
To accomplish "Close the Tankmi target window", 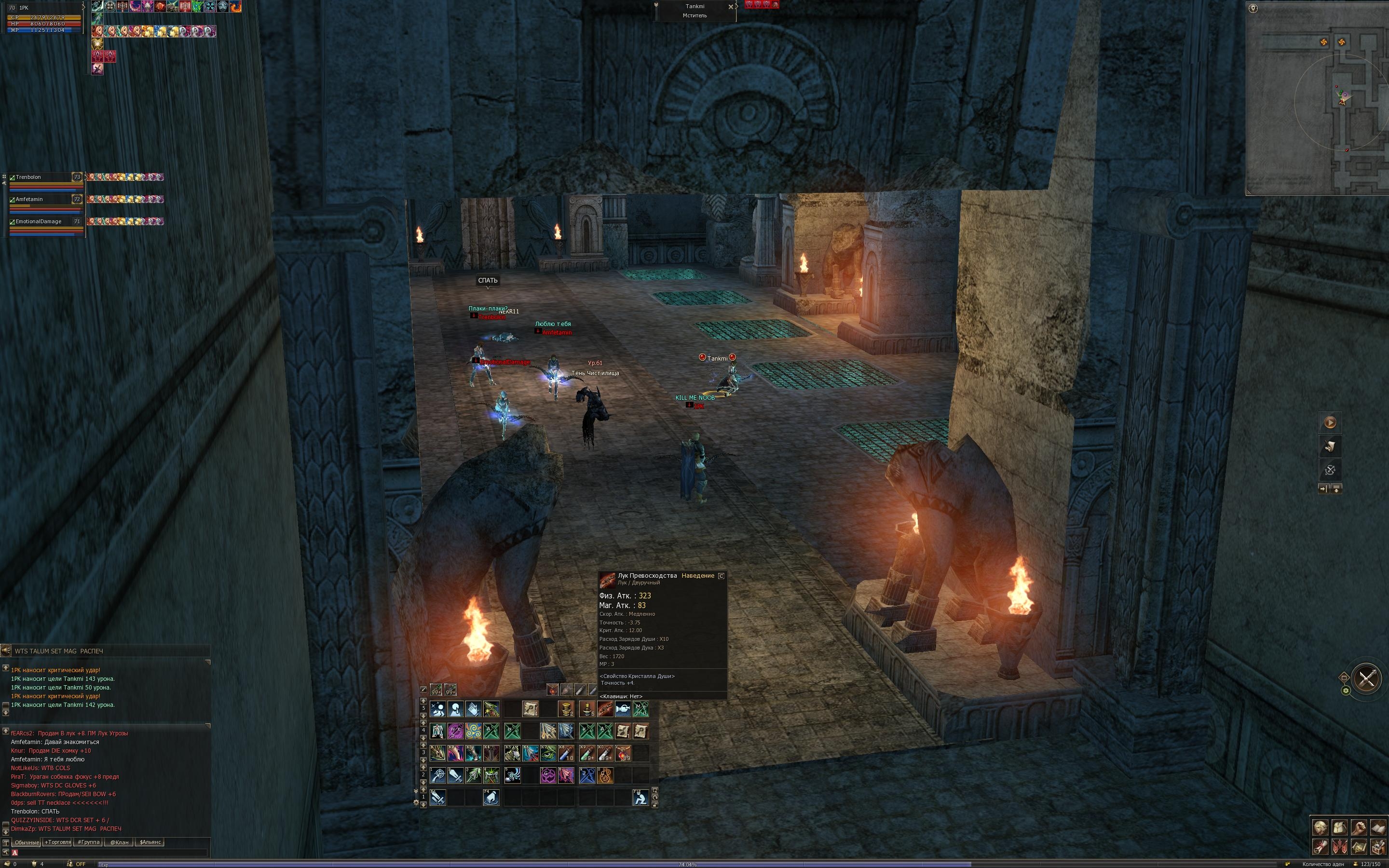I will click(731, 7).
